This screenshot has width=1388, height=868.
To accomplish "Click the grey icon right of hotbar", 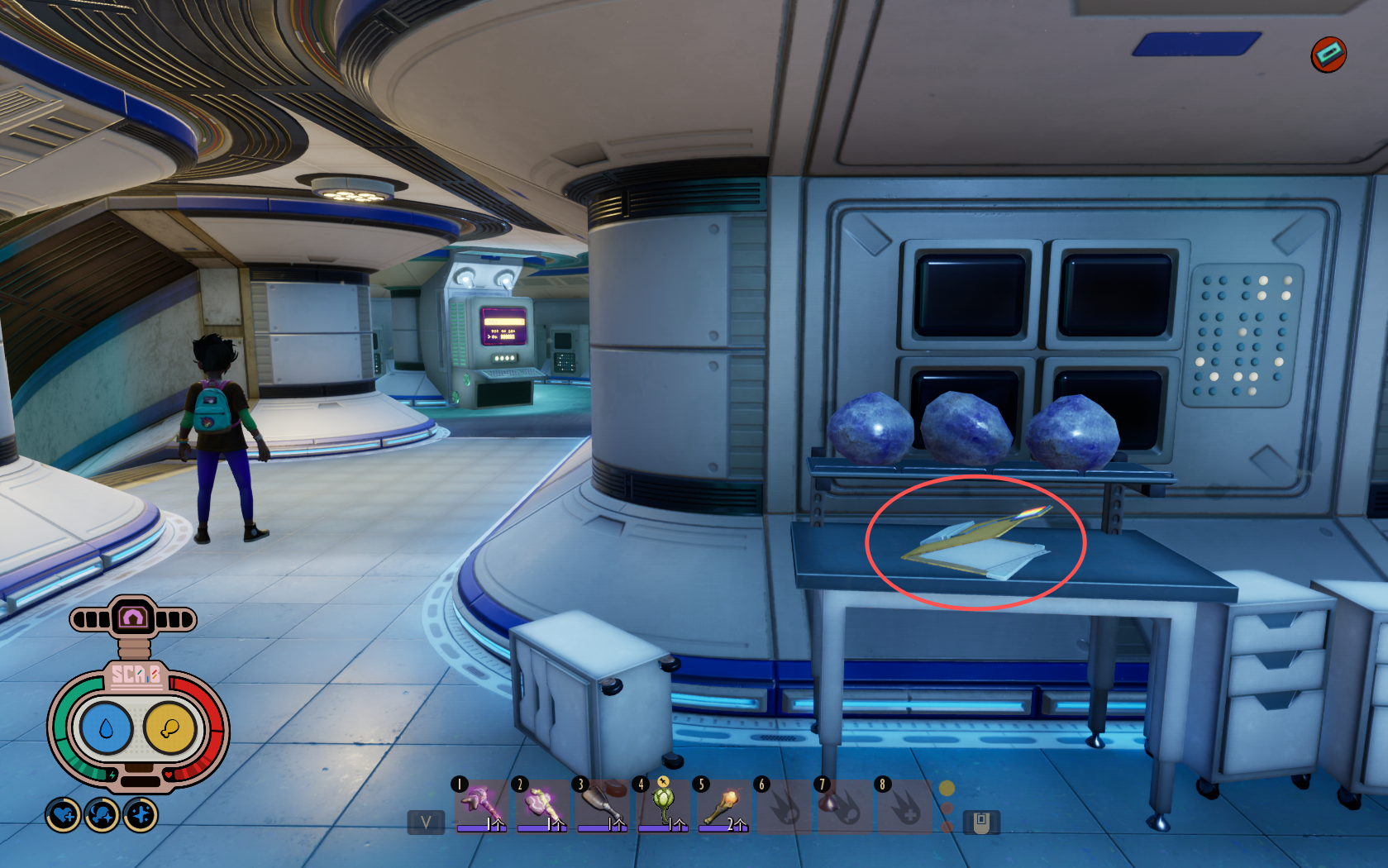I will (x=981, y=823).
